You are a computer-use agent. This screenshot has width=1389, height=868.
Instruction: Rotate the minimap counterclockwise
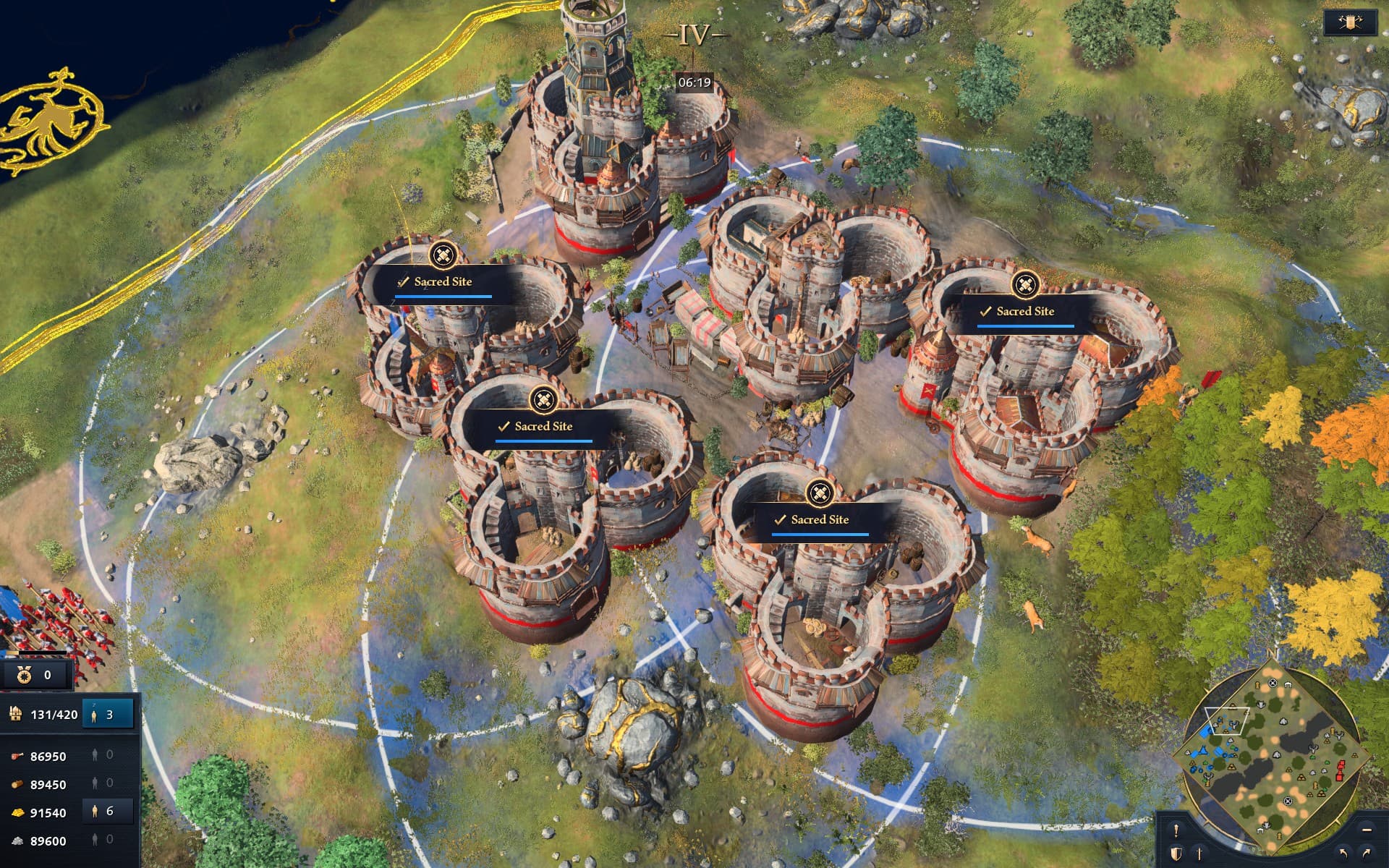(x=1344, y=852)
